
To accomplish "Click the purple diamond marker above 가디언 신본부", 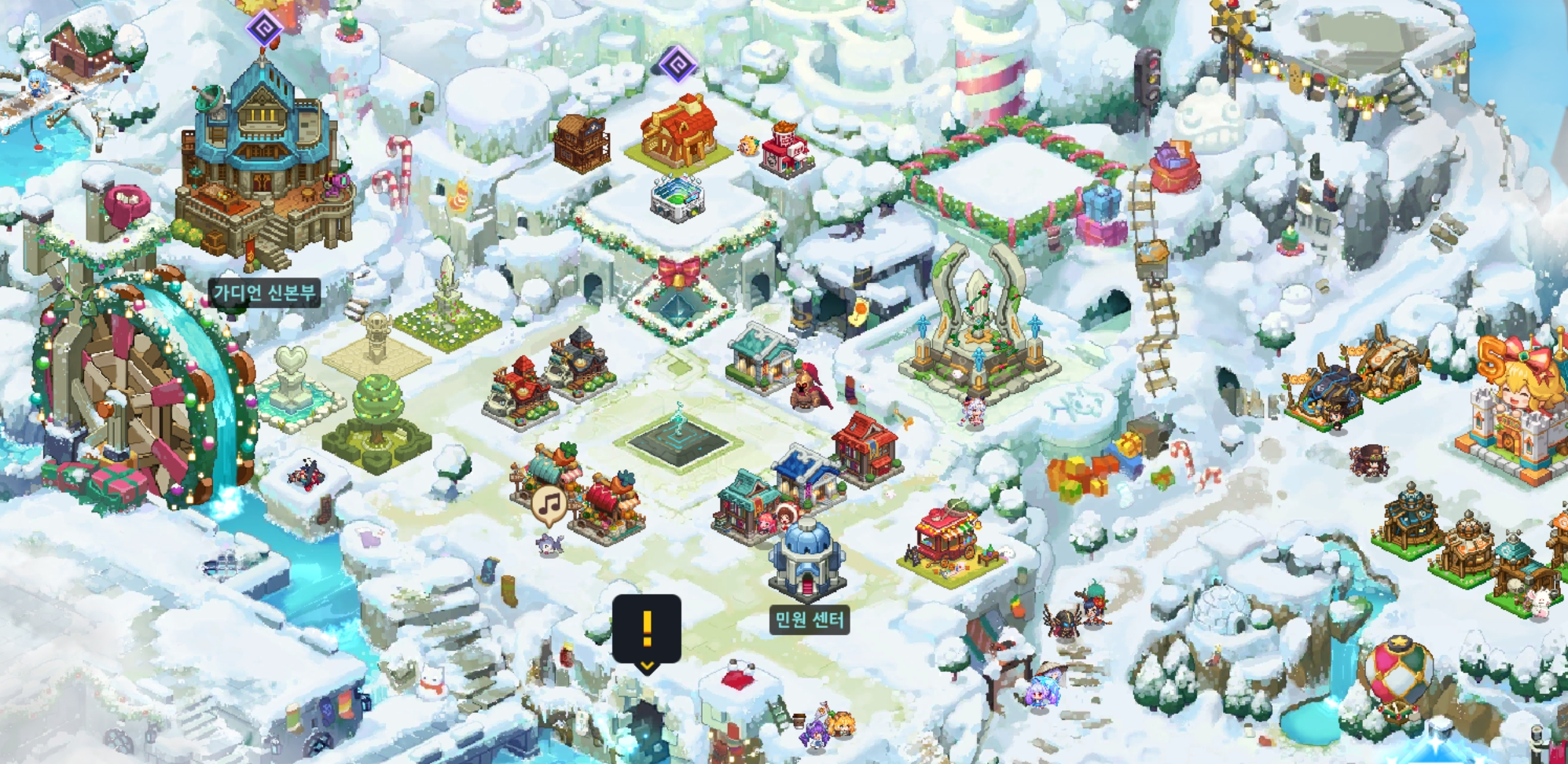I will pyautogui.click(x=265, y=30).
